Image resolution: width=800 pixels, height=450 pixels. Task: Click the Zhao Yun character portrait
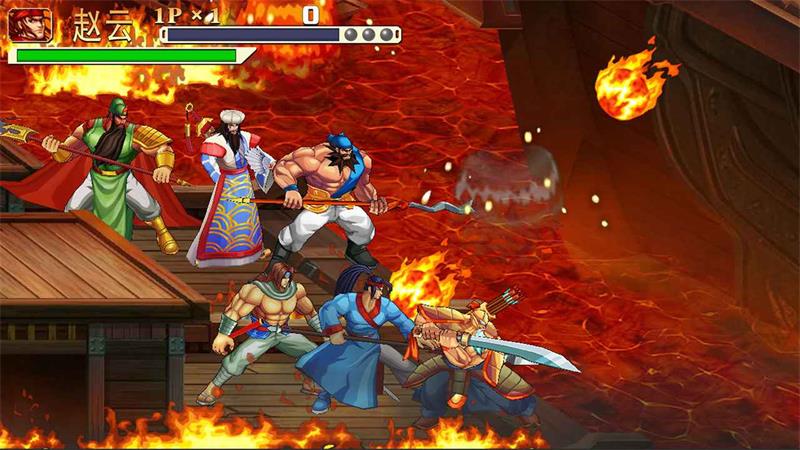click(x=31, y=24)
